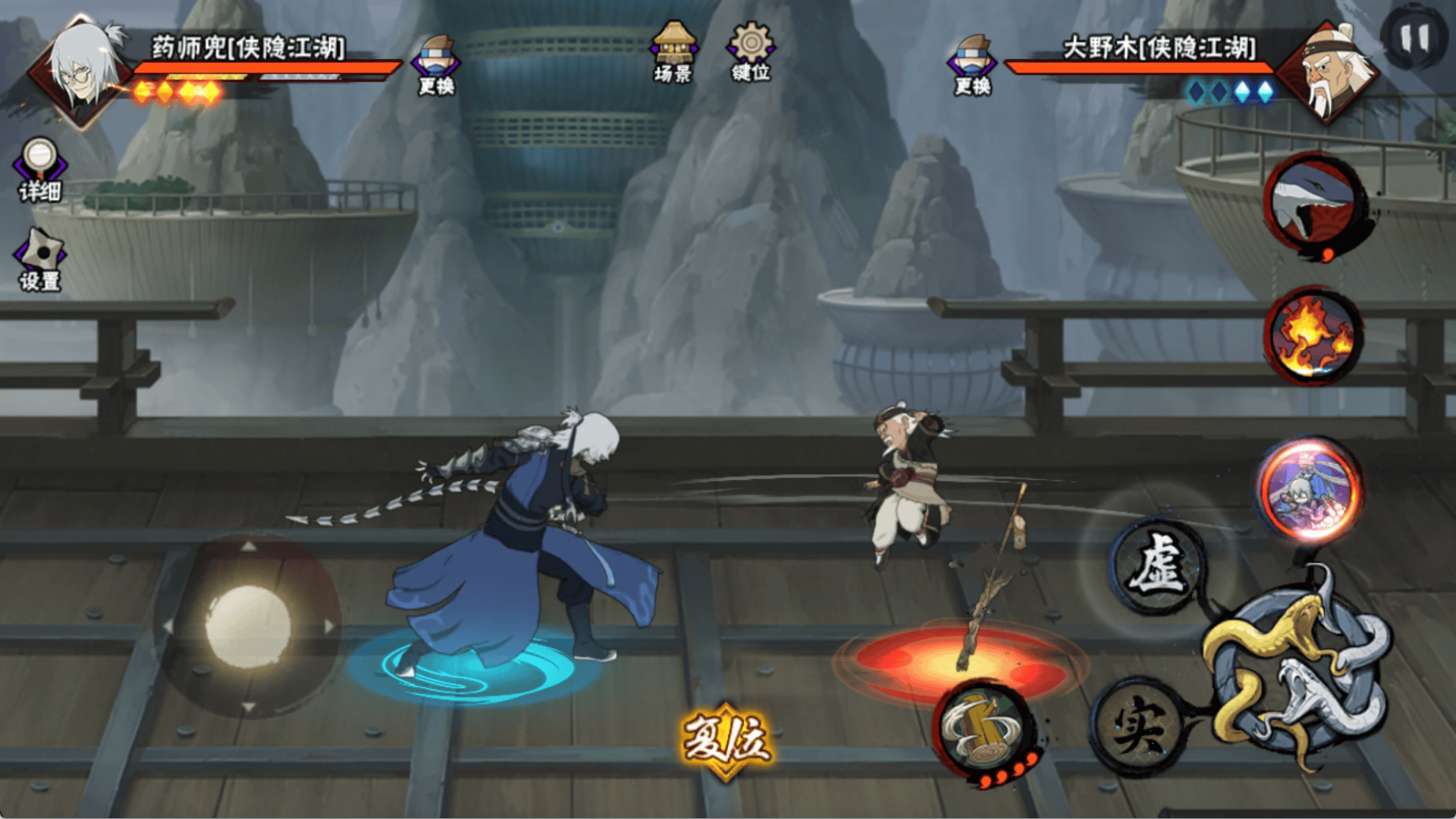Change scene via the 场景 hut icon
This screenshot has width=1456, height=819.
pos(673,51)
